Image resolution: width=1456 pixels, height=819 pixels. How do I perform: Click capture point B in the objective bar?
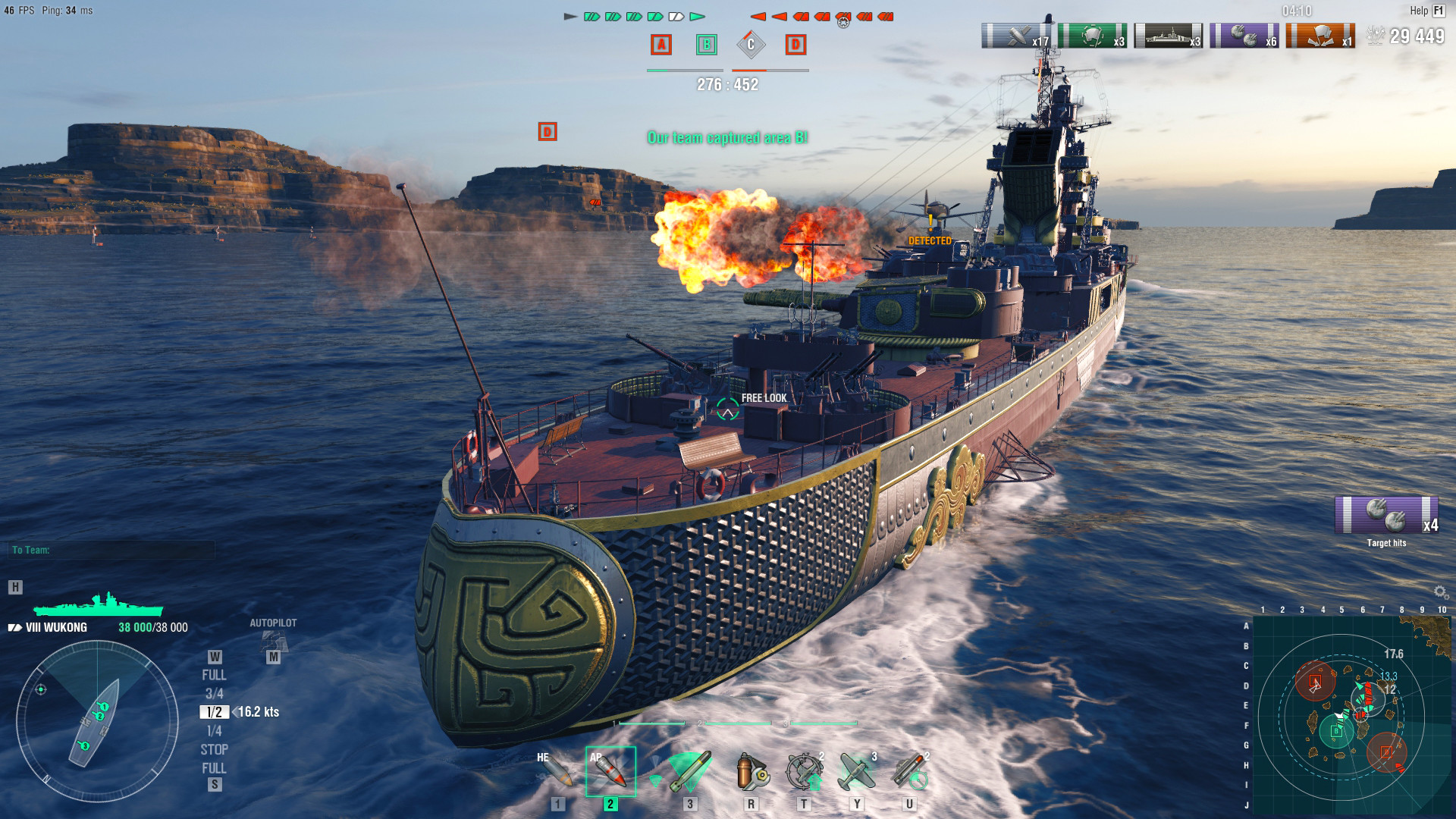pos(705,45)
